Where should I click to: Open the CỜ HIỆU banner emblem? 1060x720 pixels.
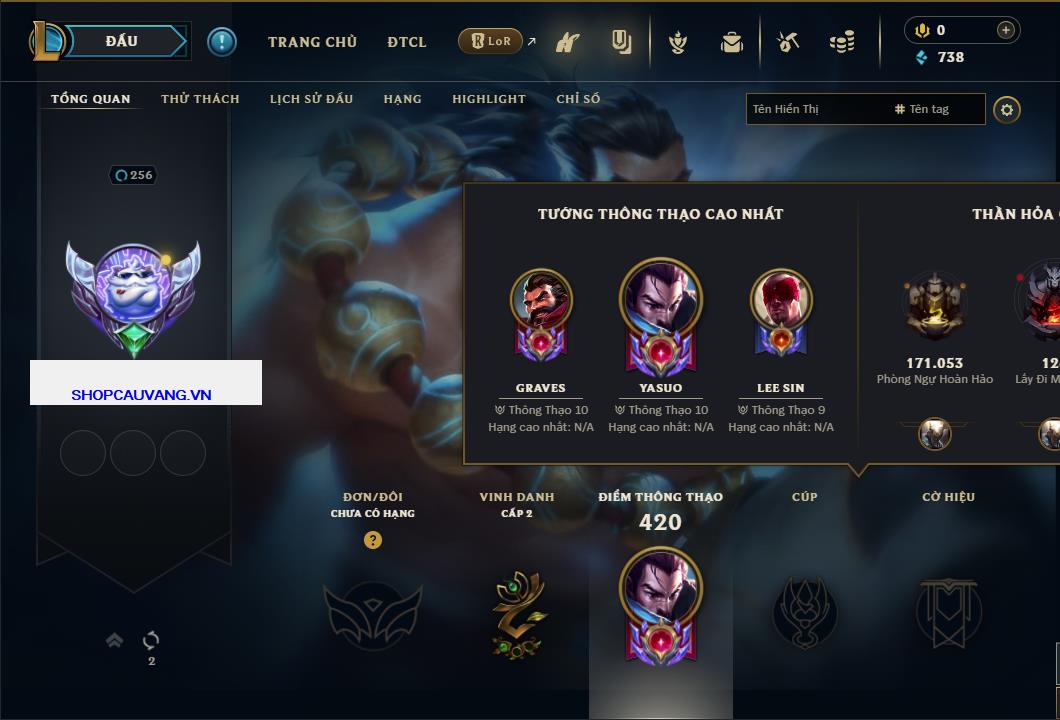click(948, 612)
